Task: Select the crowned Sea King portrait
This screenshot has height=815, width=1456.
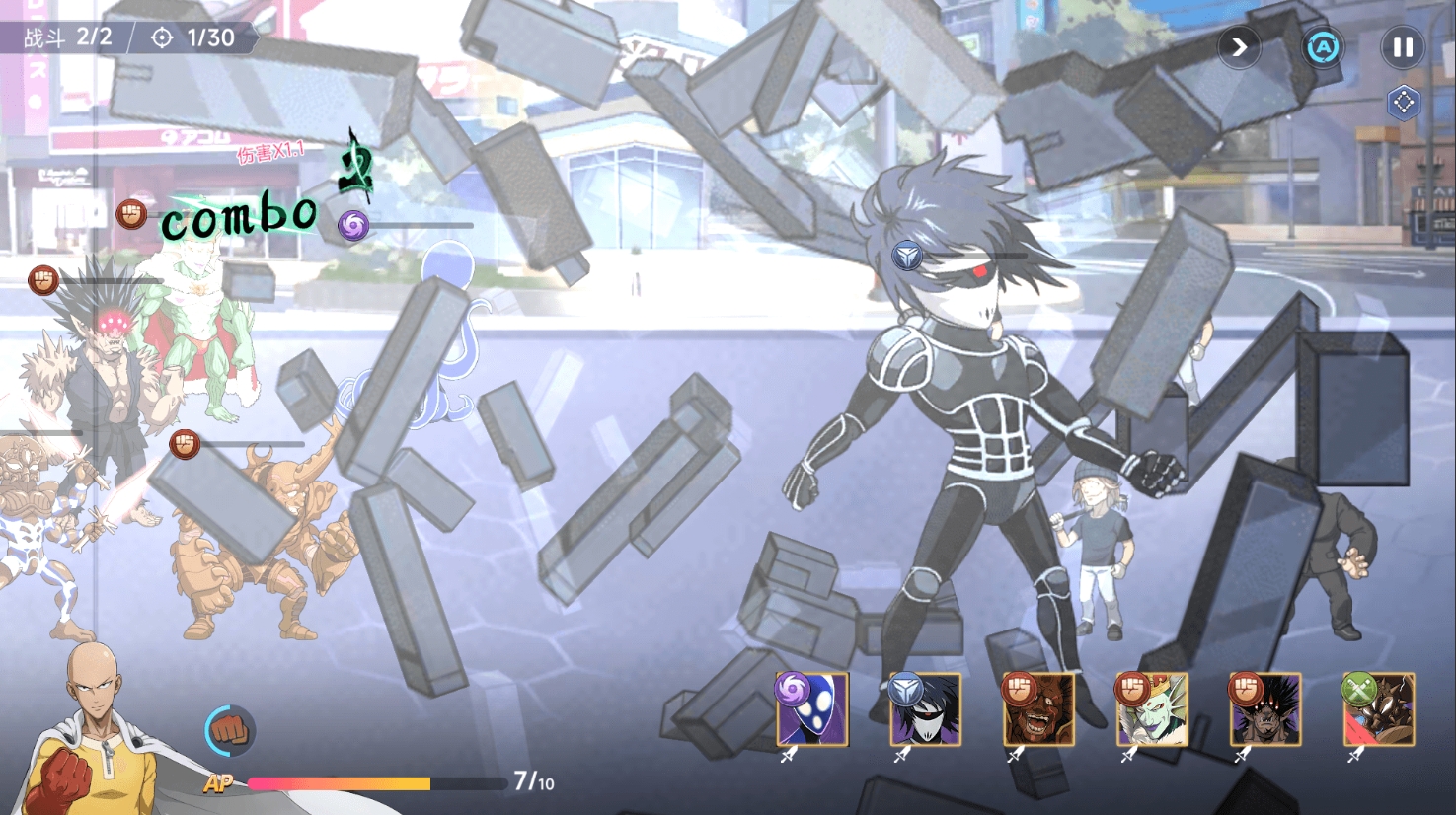Action: click(x=1153, y=710)
